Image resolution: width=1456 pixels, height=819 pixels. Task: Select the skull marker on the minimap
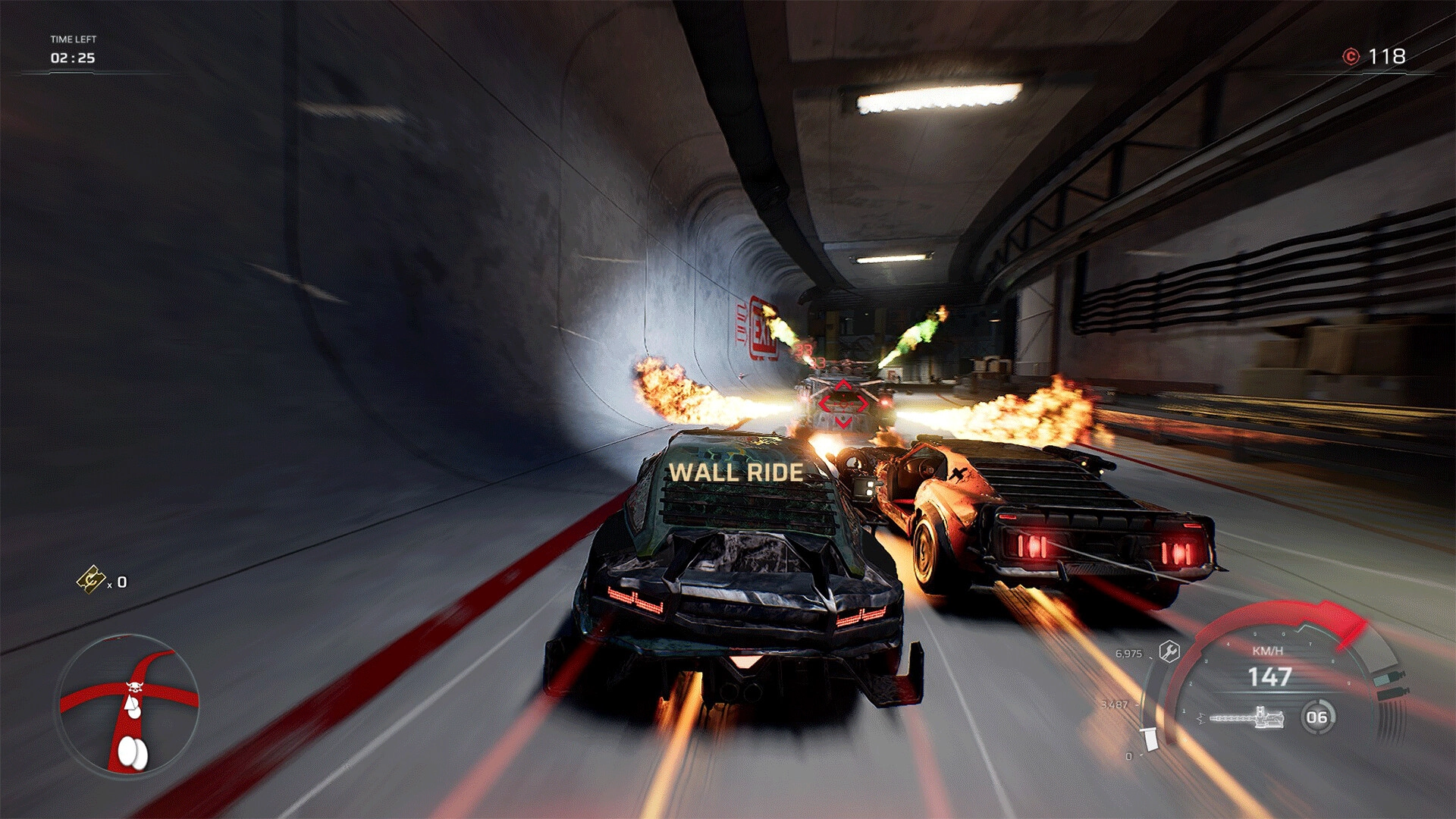coord(135,688)
